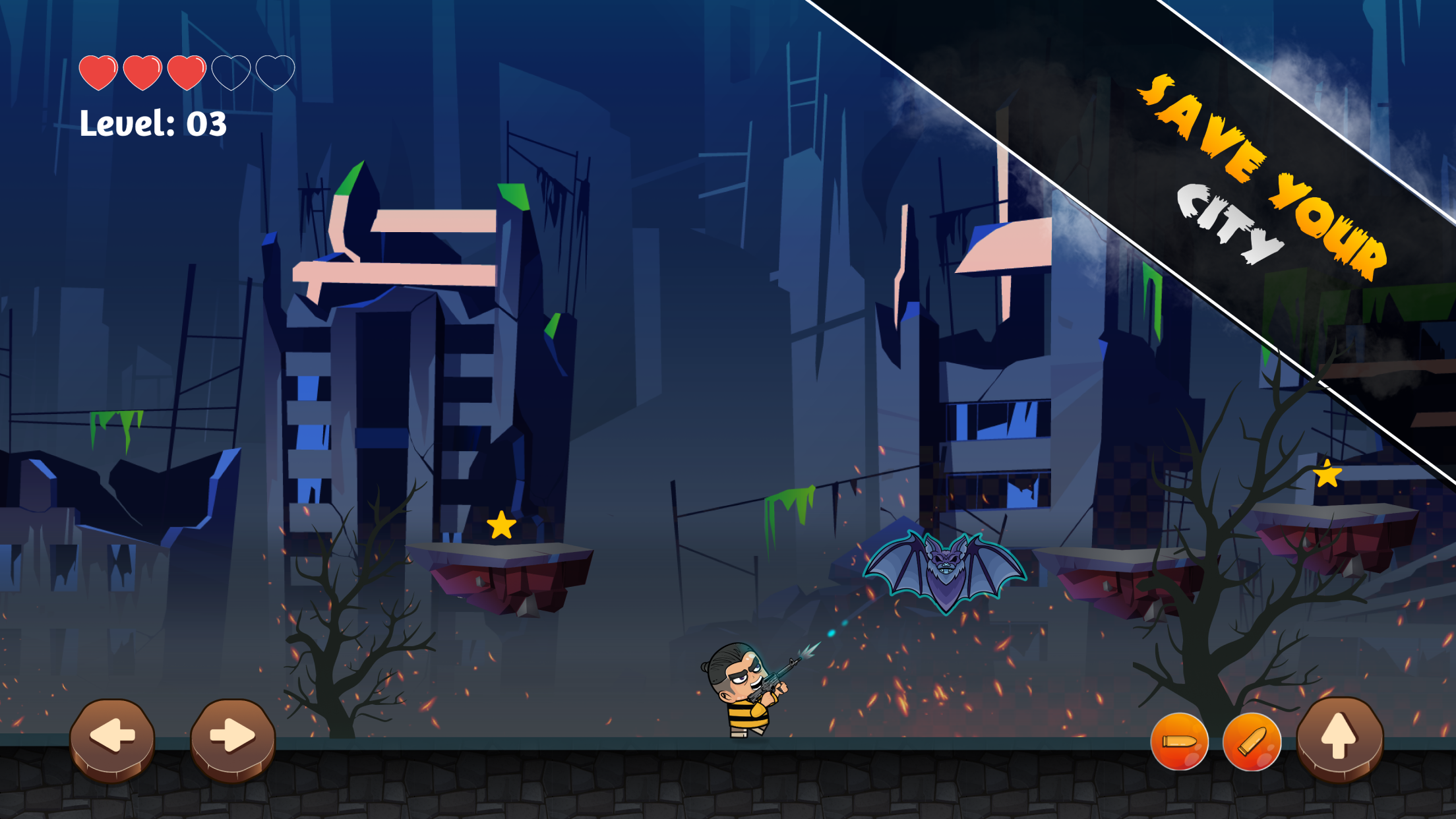Fire using the tilted bullet ammo button
The height and width of the screenshot is (819, 1456).
[x=1253, y=743]
